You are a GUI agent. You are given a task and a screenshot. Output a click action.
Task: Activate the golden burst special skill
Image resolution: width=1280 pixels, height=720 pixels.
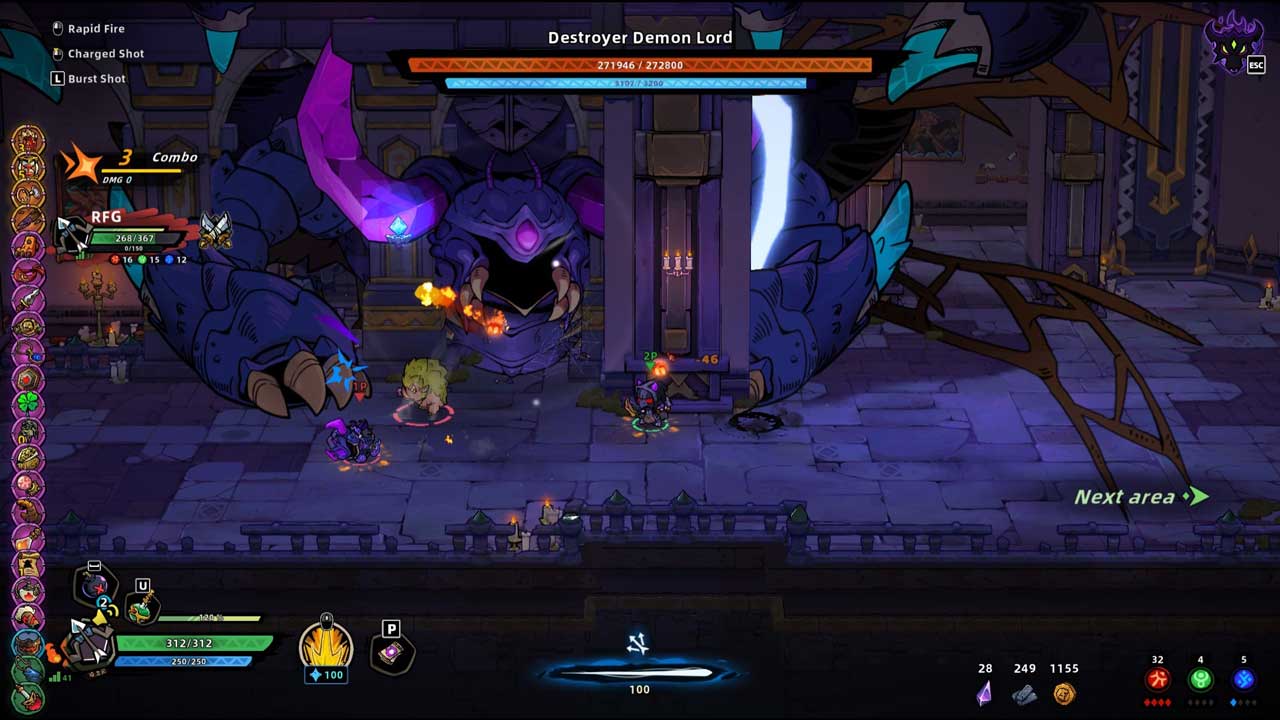pos(326,645)
